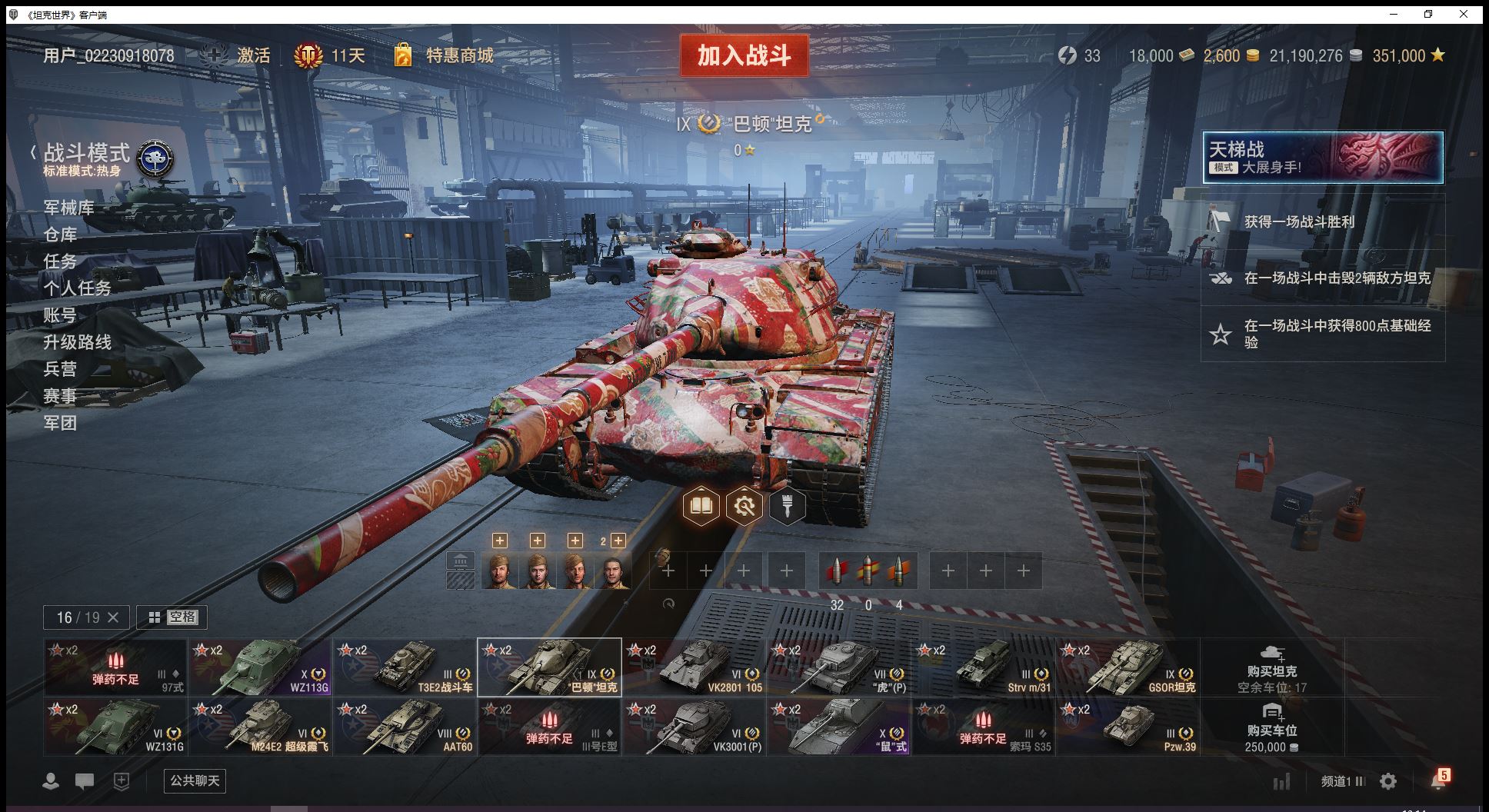Open the 公共聊天 public chat
This screenshot has height=812, width=1489.
(195, 780)
